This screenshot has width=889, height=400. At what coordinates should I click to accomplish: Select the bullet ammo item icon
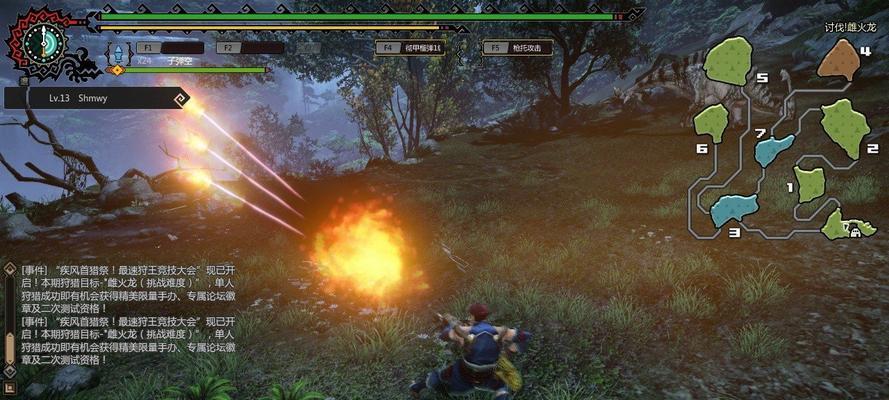click(119, 52)
